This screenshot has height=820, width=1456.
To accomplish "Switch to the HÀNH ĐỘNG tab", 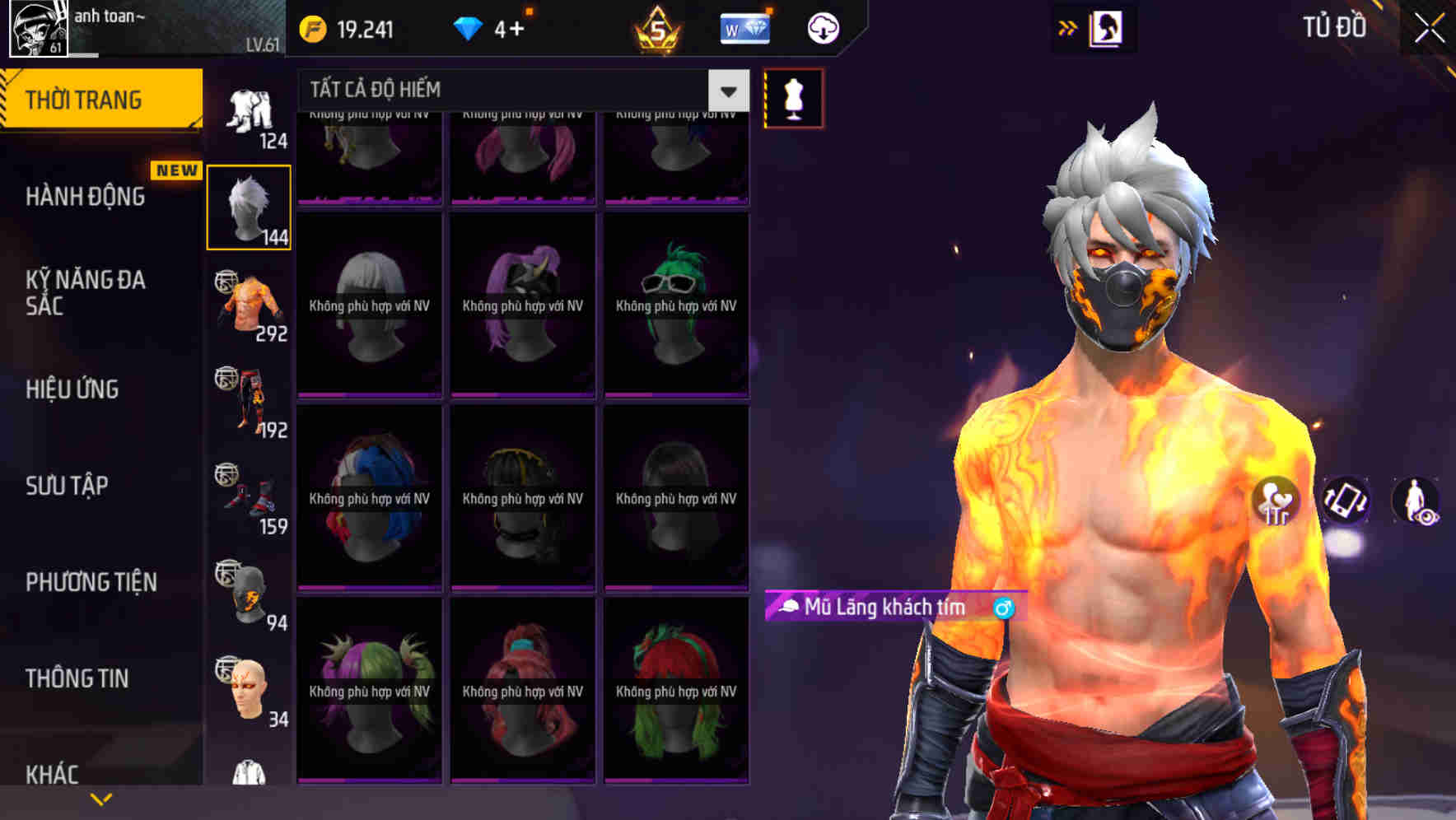I will pyautogui.click(x=86, y=196).
